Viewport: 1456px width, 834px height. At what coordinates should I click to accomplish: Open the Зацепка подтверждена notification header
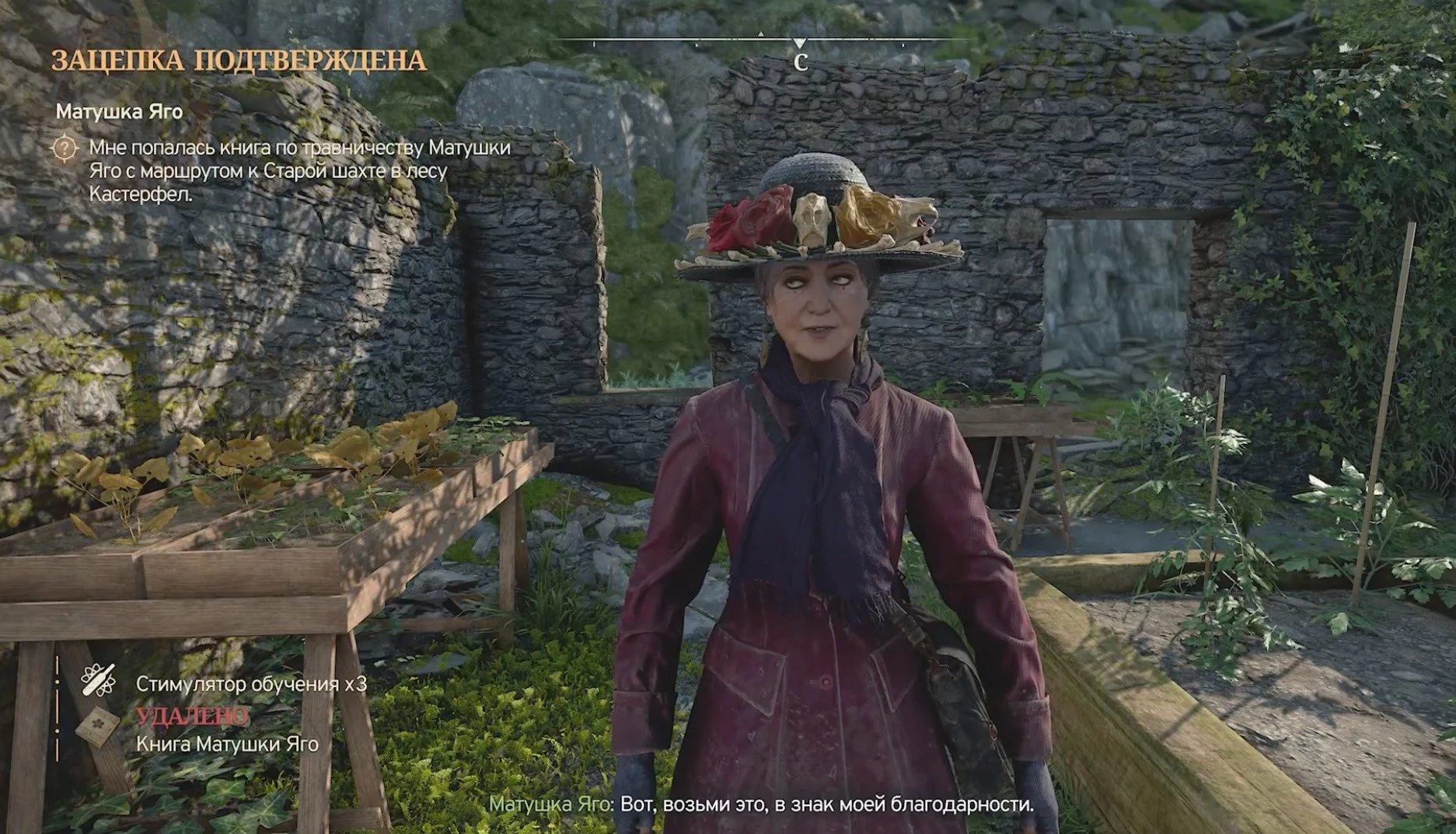239,61
